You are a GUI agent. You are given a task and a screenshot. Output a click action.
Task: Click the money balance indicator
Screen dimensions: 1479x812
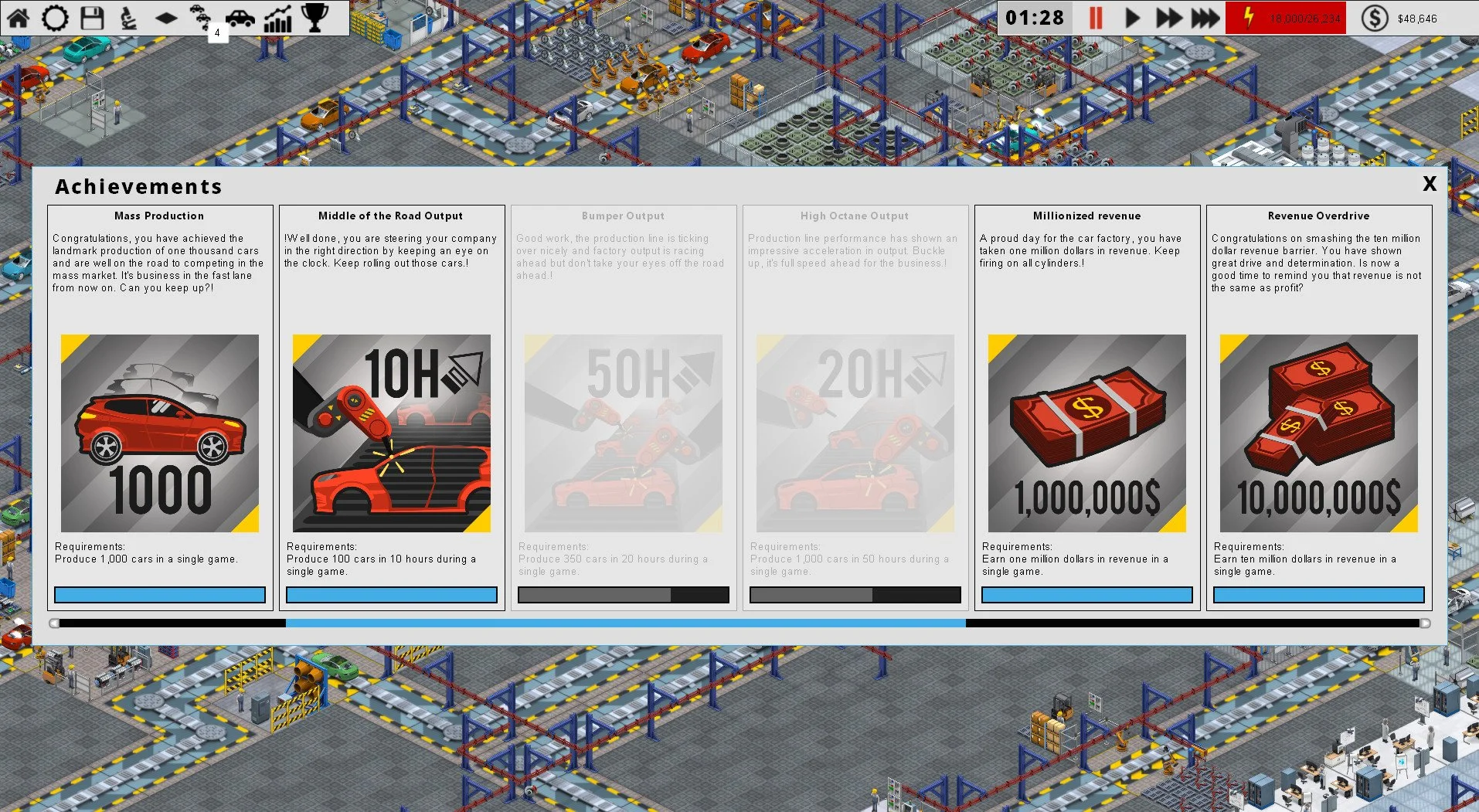[x=1406, y=17]
